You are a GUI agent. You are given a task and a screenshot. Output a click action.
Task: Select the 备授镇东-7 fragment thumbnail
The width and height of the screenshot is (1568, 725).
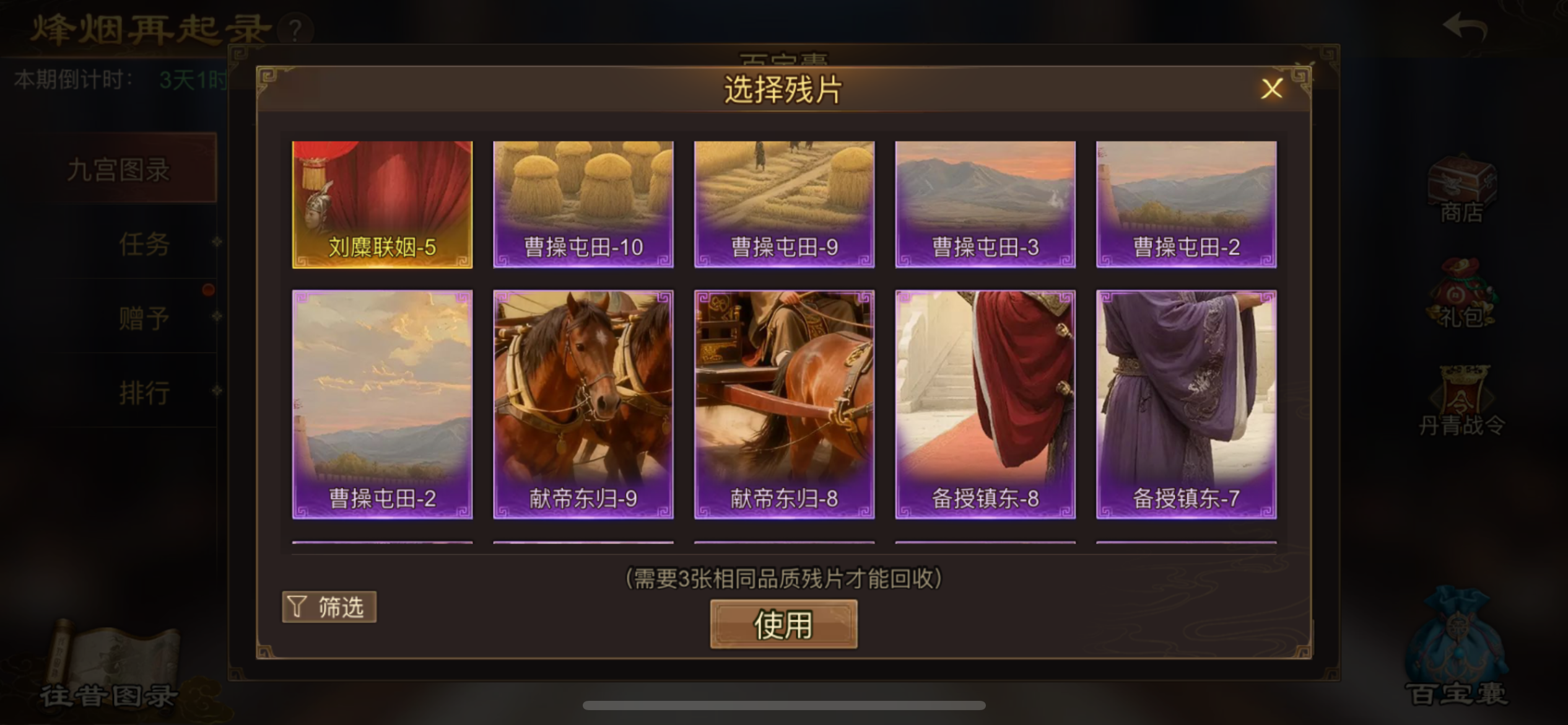1185,406
